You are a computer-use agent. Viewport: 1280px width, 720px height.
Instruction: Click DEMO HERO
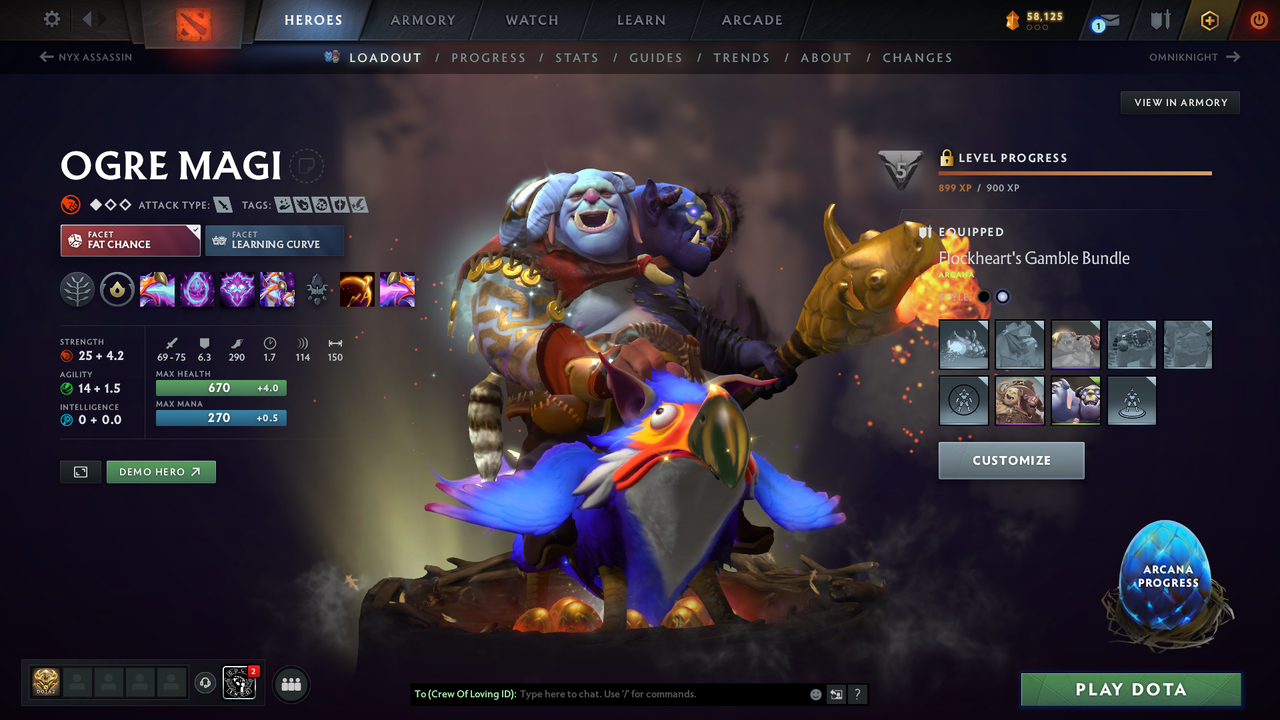tap(160, 471)
